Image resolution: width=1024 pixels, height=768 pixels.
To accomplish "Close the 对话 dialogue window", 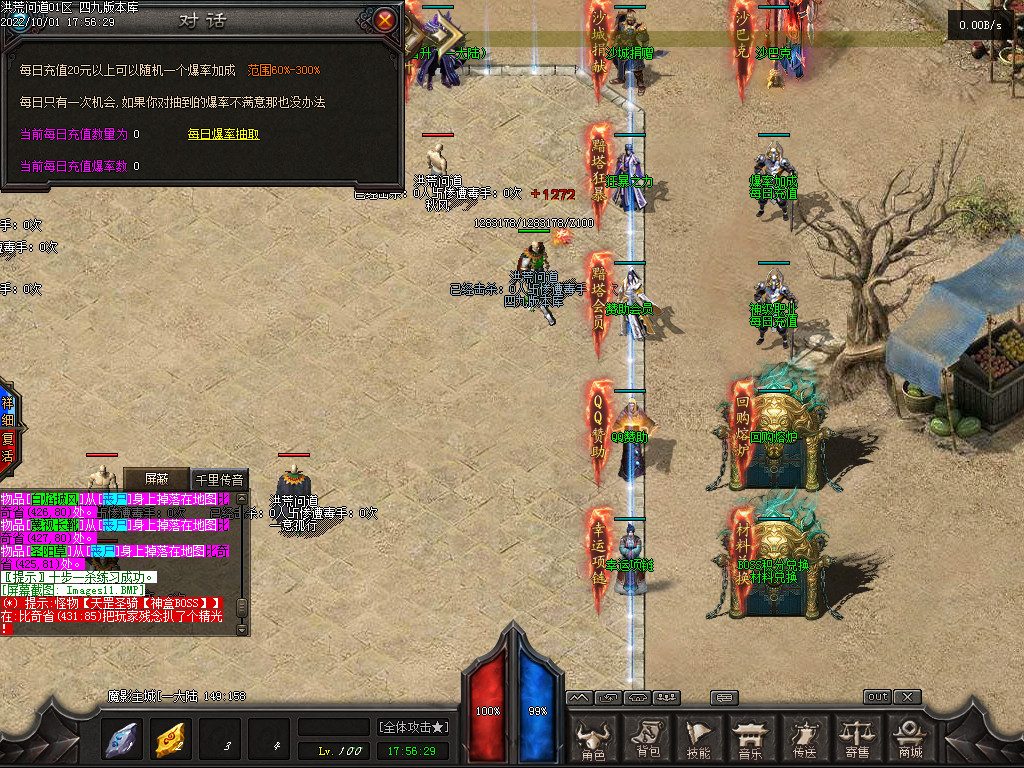I will pyautogui.click(x=385, y=19).
